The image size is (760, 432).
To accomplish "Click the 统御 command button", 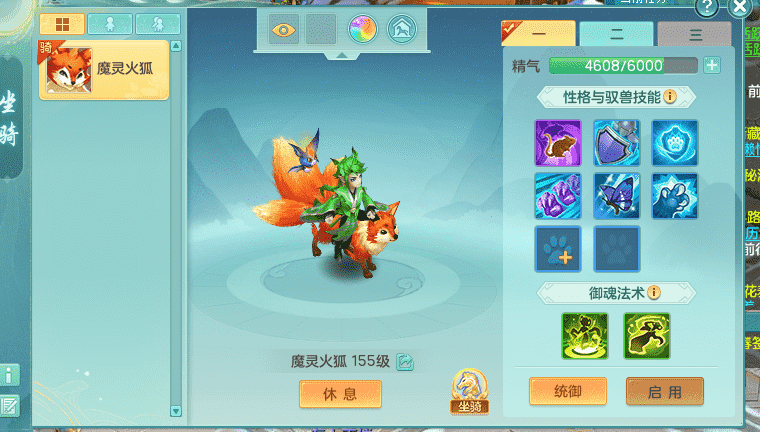I will click(x=567, y=391).
